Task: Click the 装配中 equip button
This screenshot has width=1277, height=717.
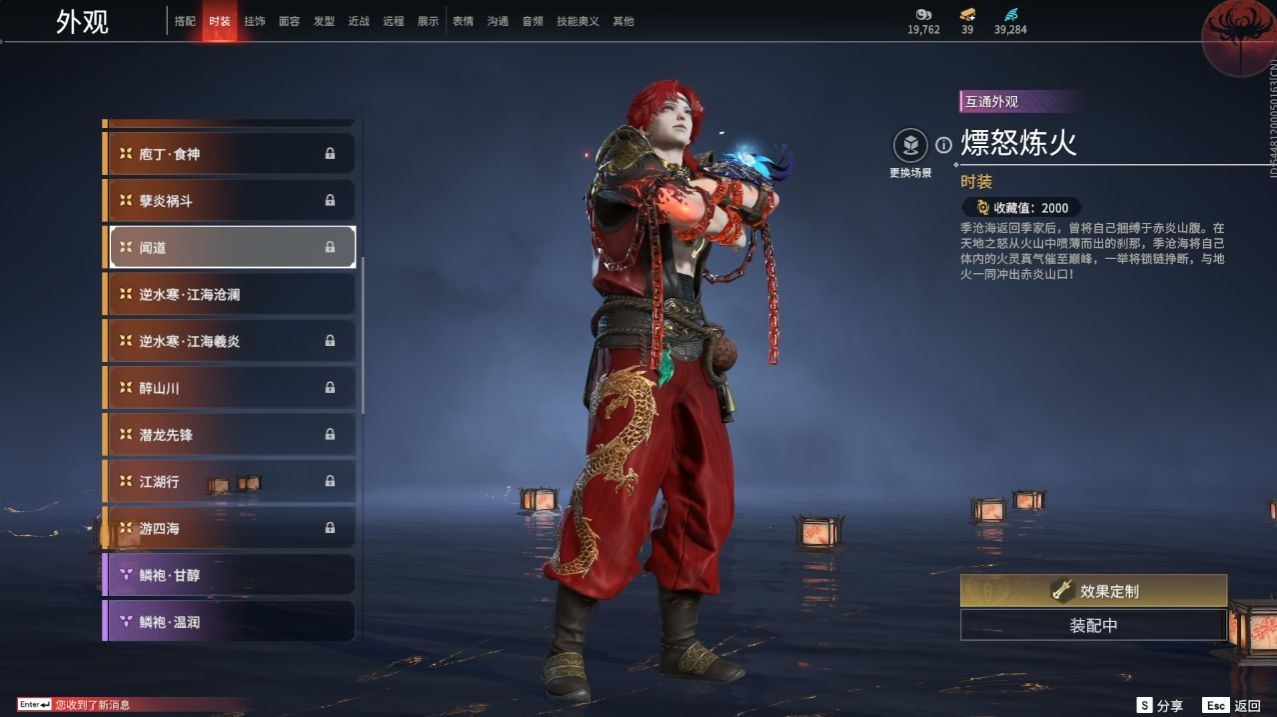Action: point(1093,626)
